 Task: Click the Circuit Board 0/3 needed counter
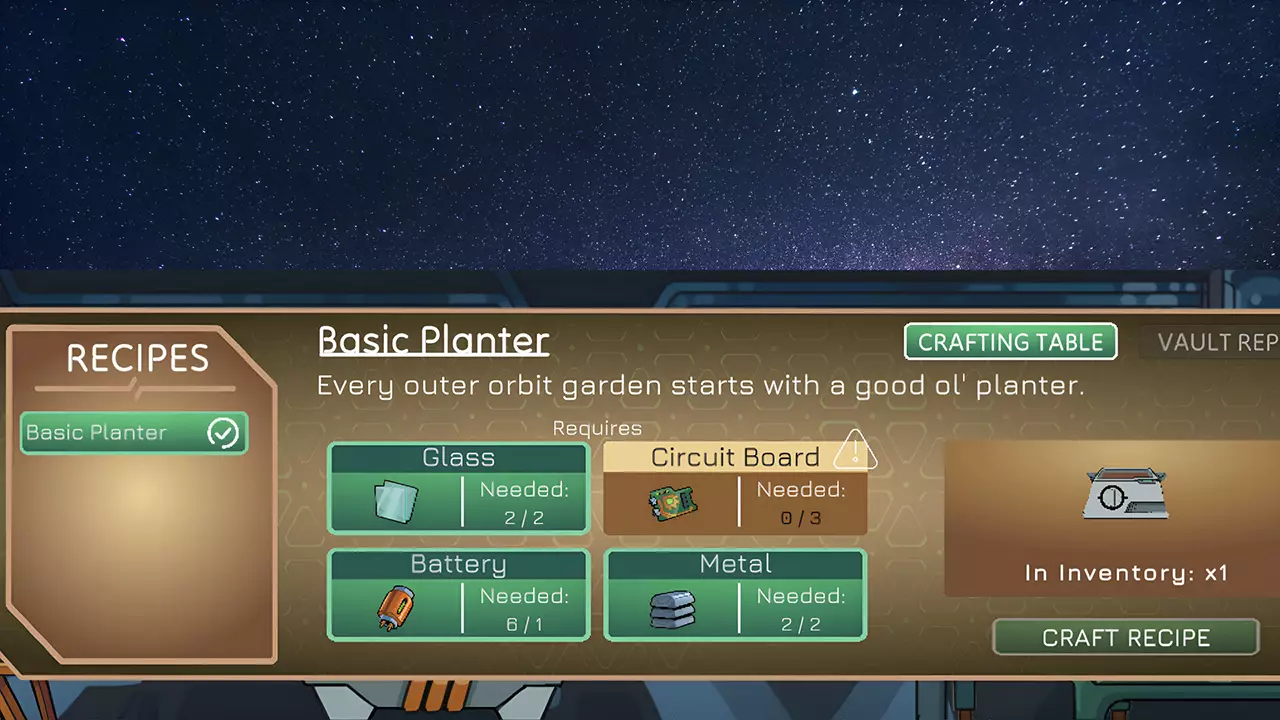(801, 503)
